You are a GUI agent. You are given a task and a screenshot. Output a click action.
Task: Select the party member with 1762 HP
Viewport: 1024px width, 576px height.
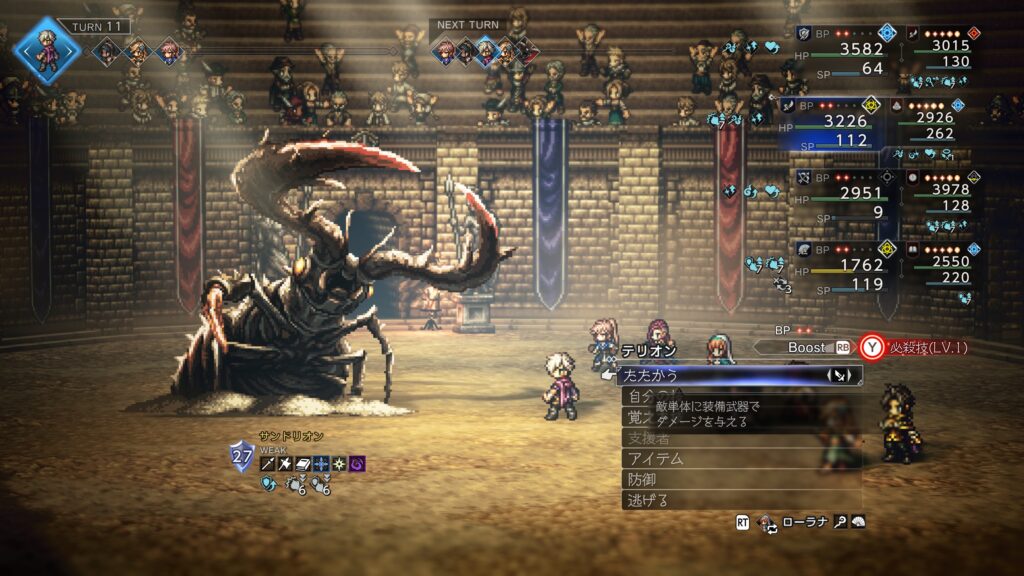coord(838,266)
